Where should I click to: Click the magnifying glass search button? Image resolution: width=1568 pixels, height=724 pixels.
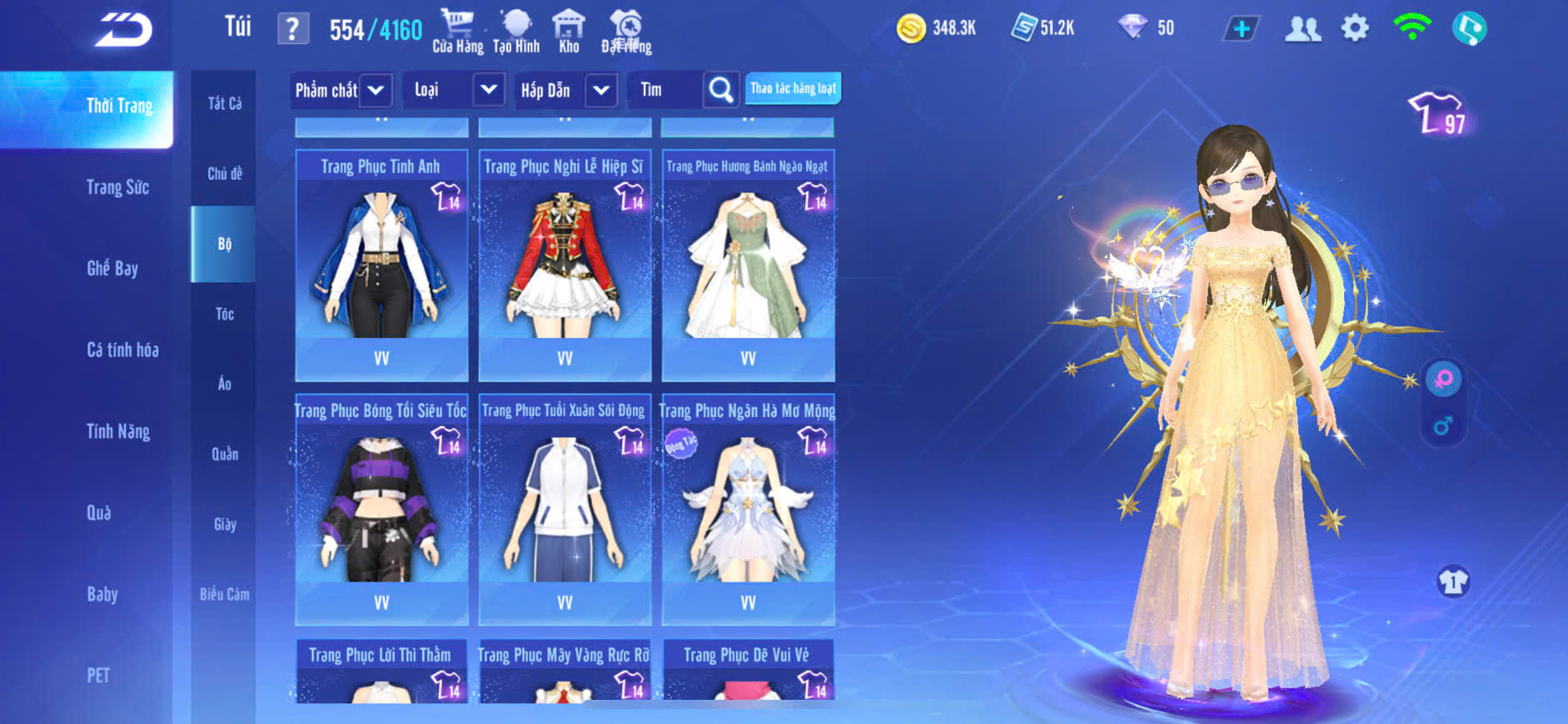721,90
